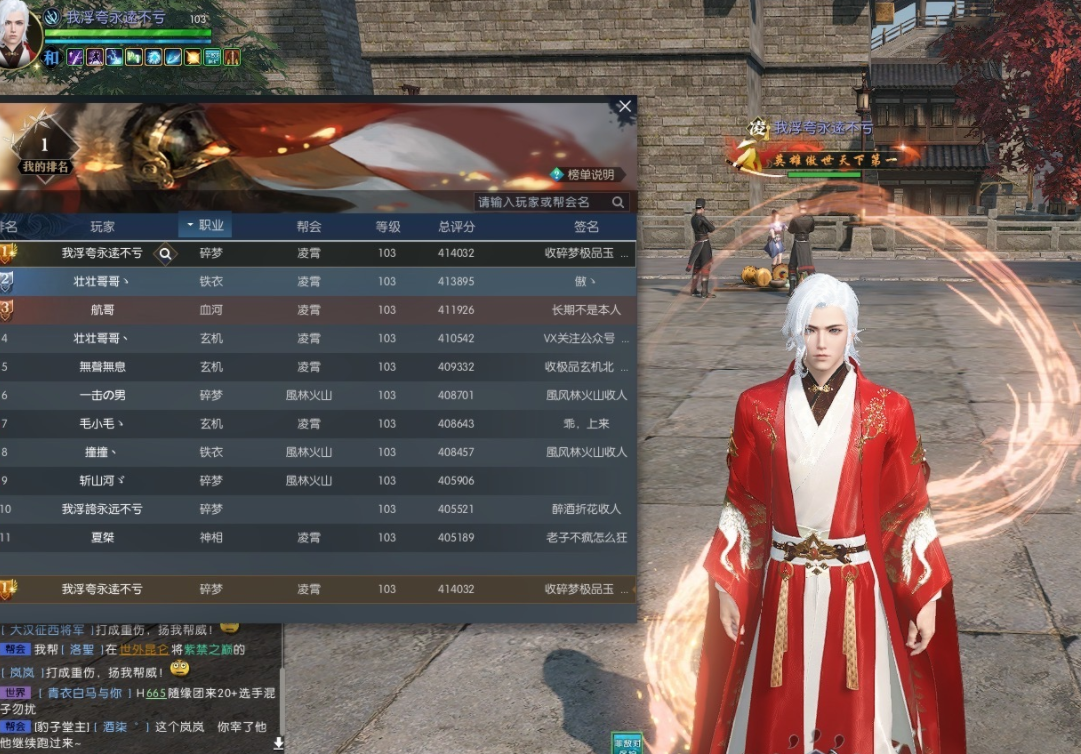This screenshot has height=754, width=1081.
Task: Select the rank 2 铁衣 player row
Action: tap(316, 282)
